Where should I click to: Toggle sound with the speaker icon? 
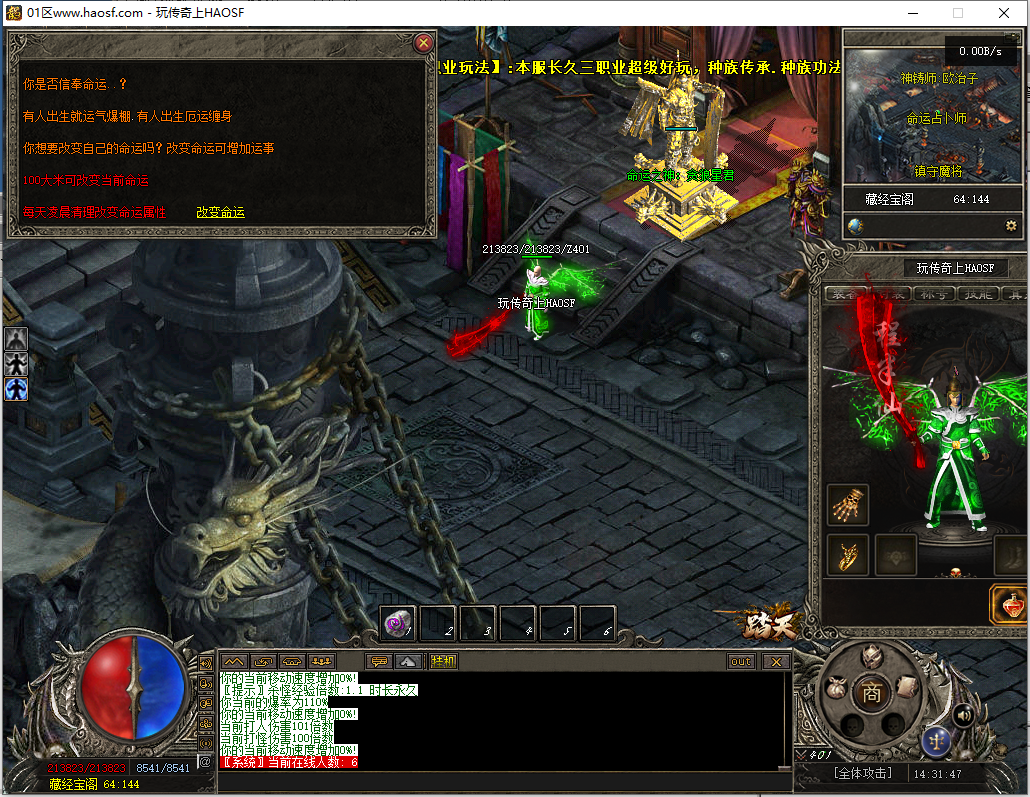[x=963, y=714]
